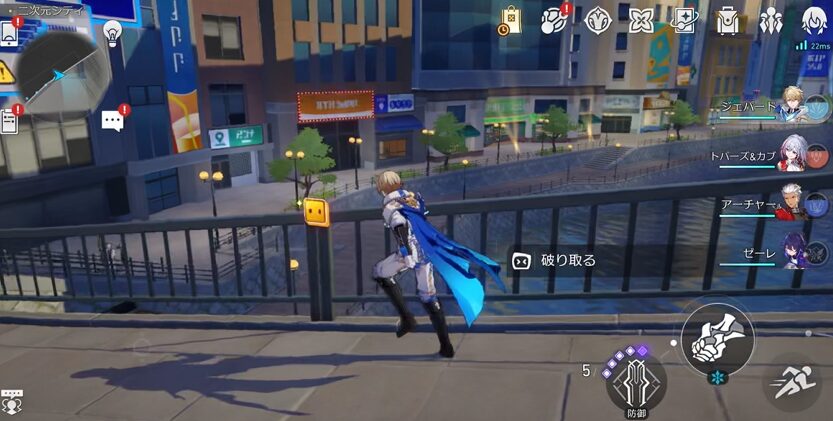Open the compass-shaped diamond icon
Viewport: 833px width, 421px height.
598,20
